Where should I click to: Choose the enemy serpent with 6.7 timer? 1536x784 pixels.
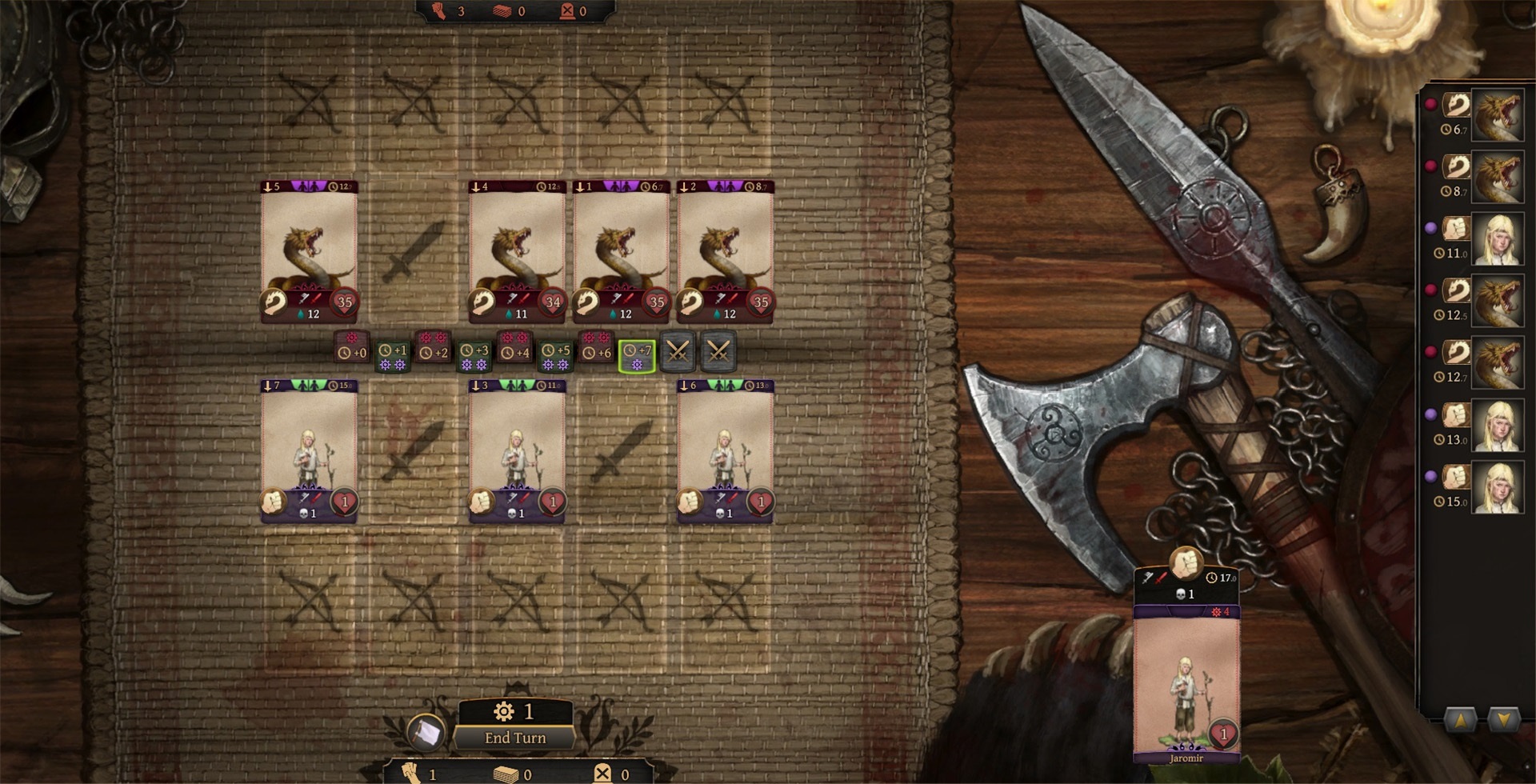coord(621,252)
